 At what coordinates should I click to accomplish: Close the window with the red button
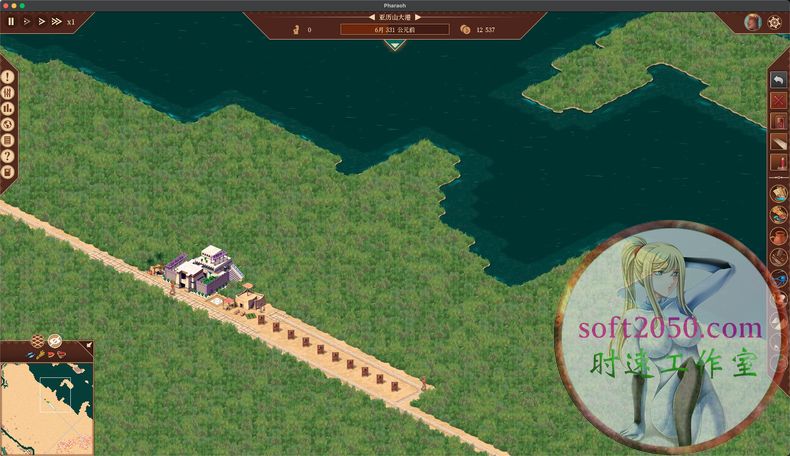coord(7,5)
